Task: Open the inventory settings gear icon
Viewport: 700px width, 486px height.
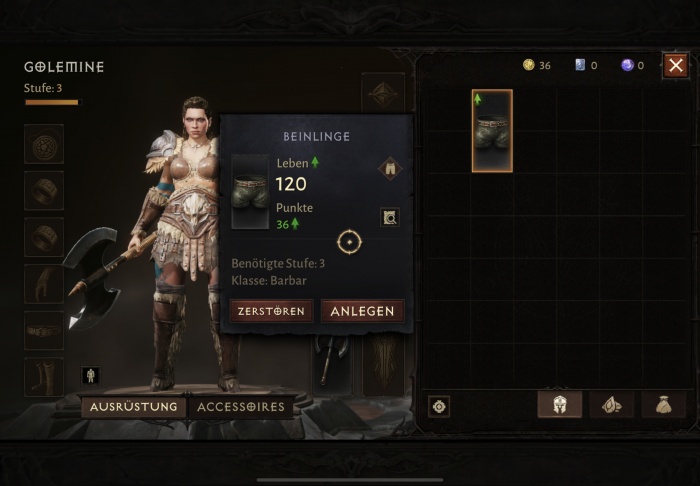Action: (x=438, y=406)
